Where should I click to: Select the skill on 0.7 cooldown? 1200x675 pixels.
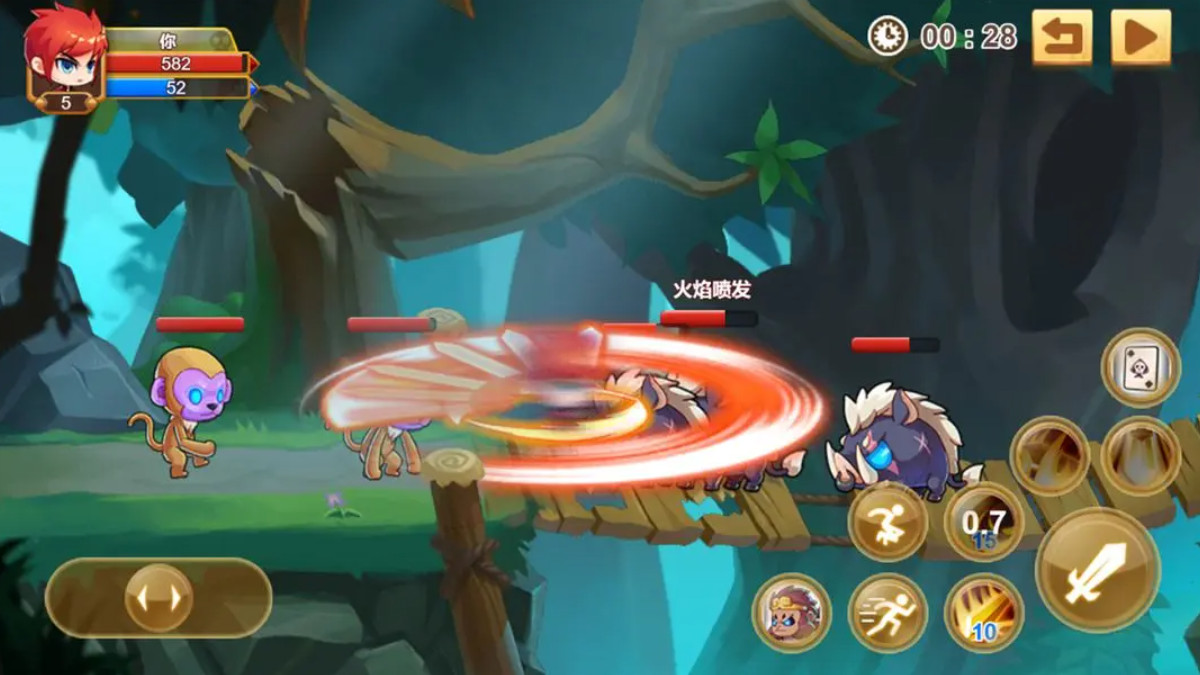[x=984, y=521]
